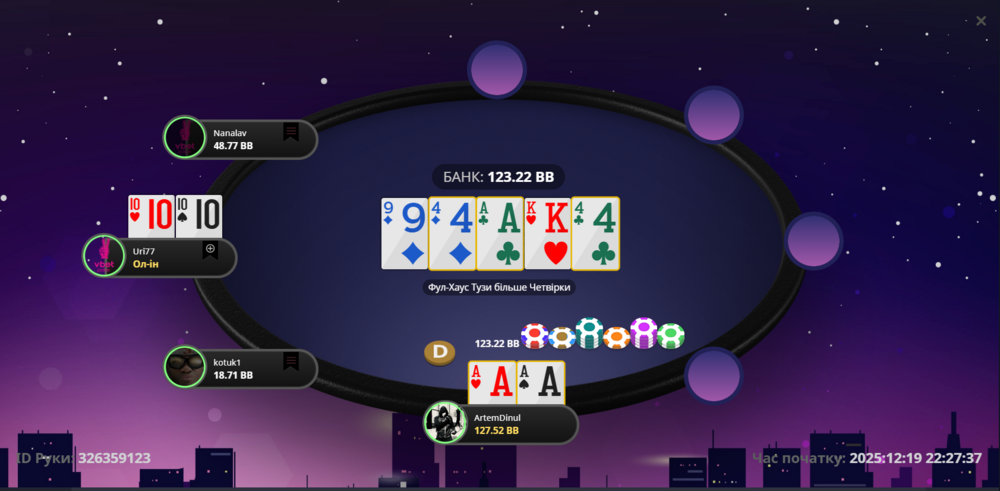Viewport: 1000px width, 491px height.
Task: Click ArtemDinul's ace of hearts hole card
Action: [491, 382]
